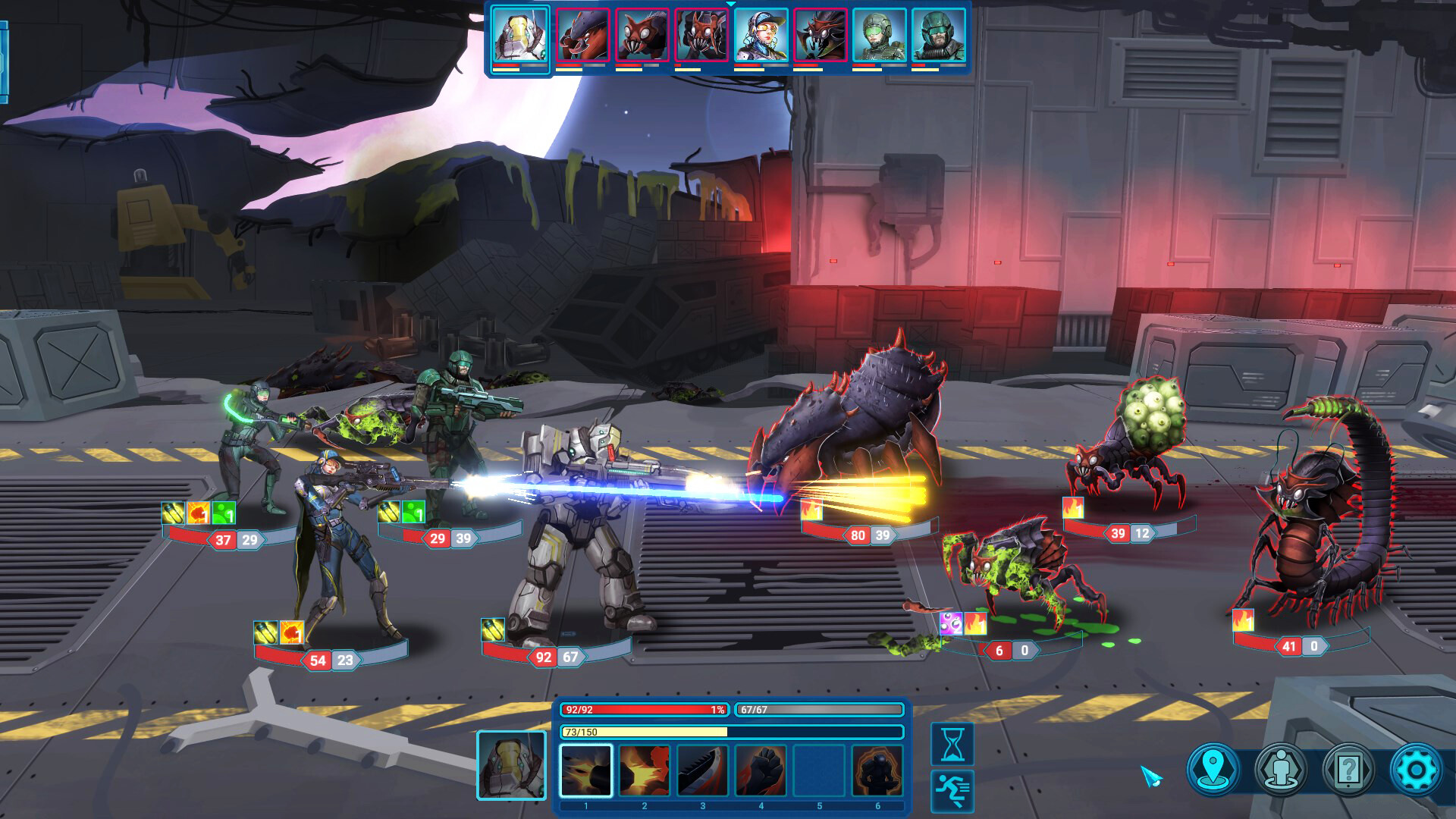Screen dimensions: 1456x819
Task: Click the active mech portrait beside ability bar
Action: (x=511, y=765)
